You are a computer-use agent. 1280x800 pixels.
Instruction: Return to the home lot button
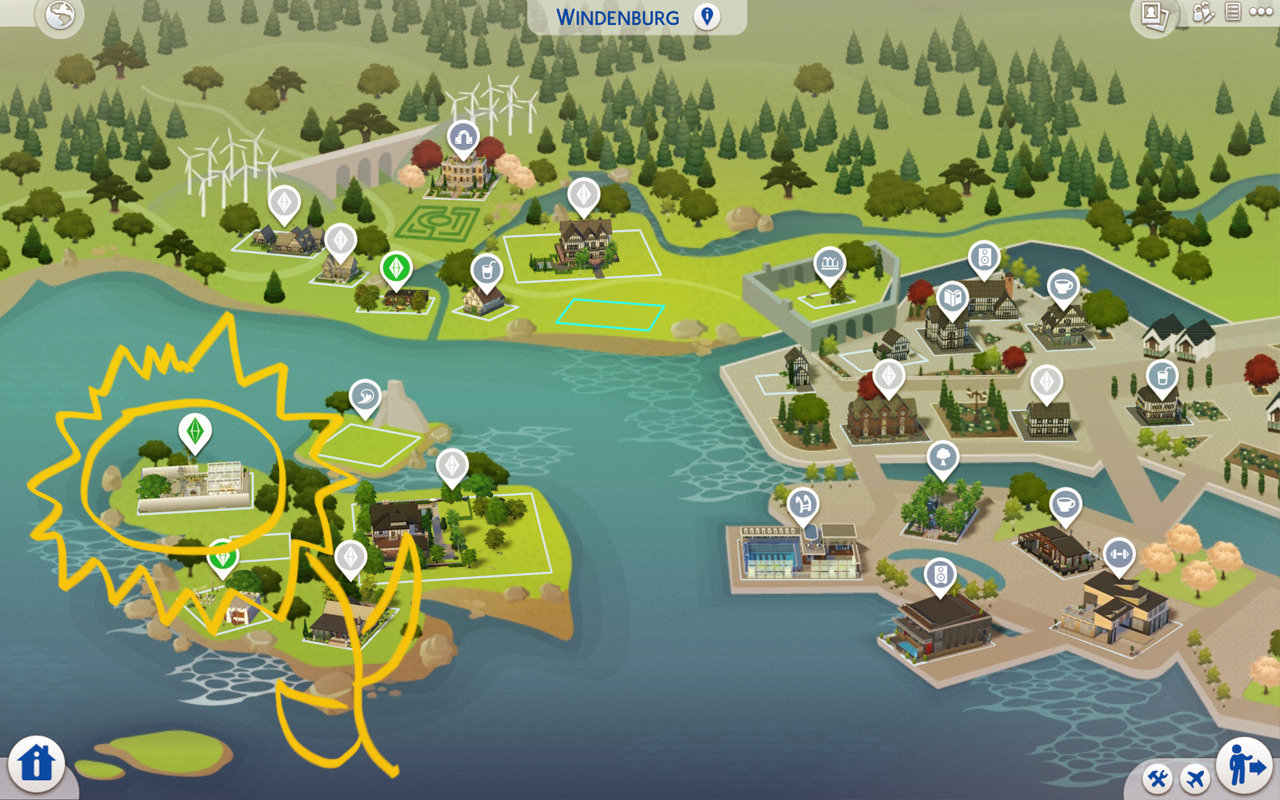pos(36,763)
